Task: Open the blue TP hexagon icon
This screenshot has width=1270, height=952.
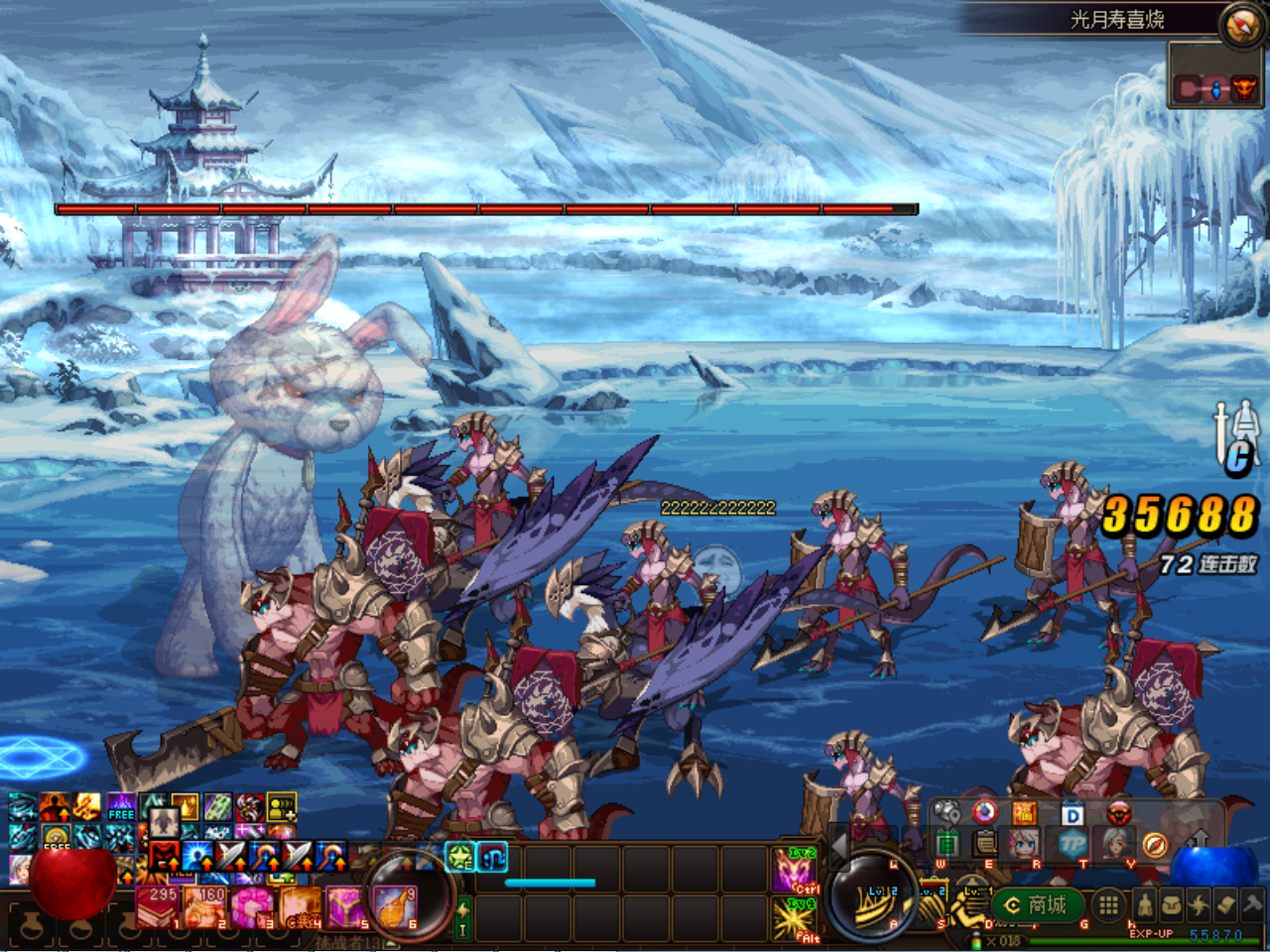Action: (1074, 844)
